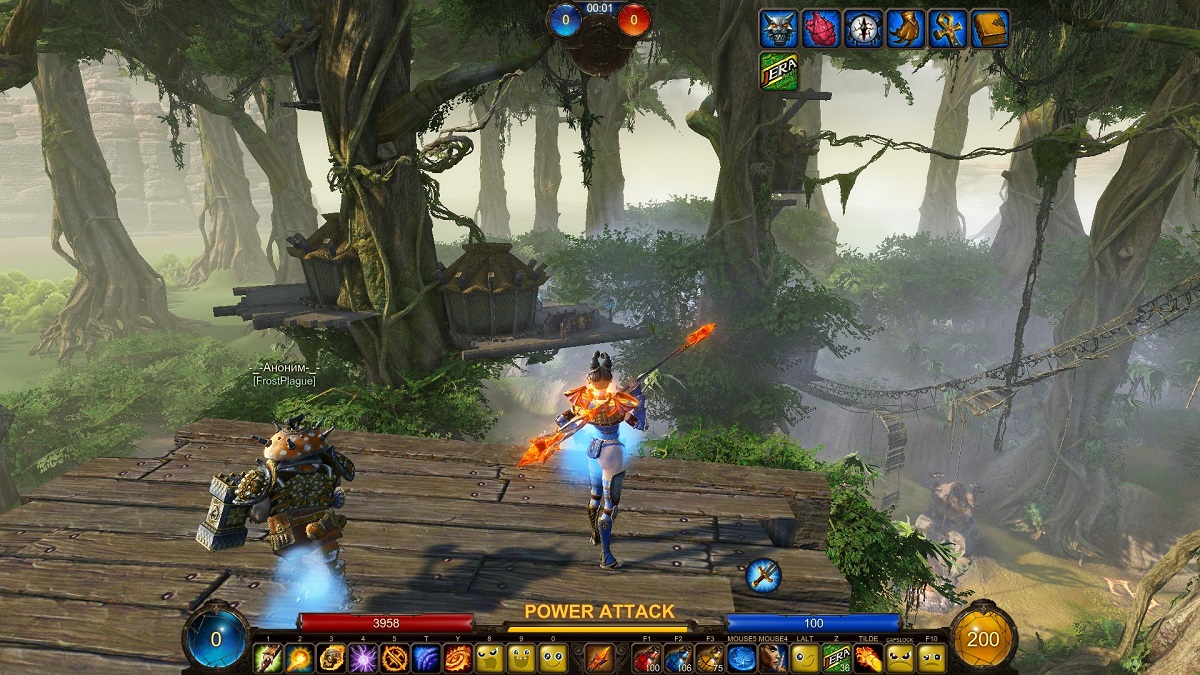
Task: Click the red heart buff icon
Action: (x=819, y=28)
